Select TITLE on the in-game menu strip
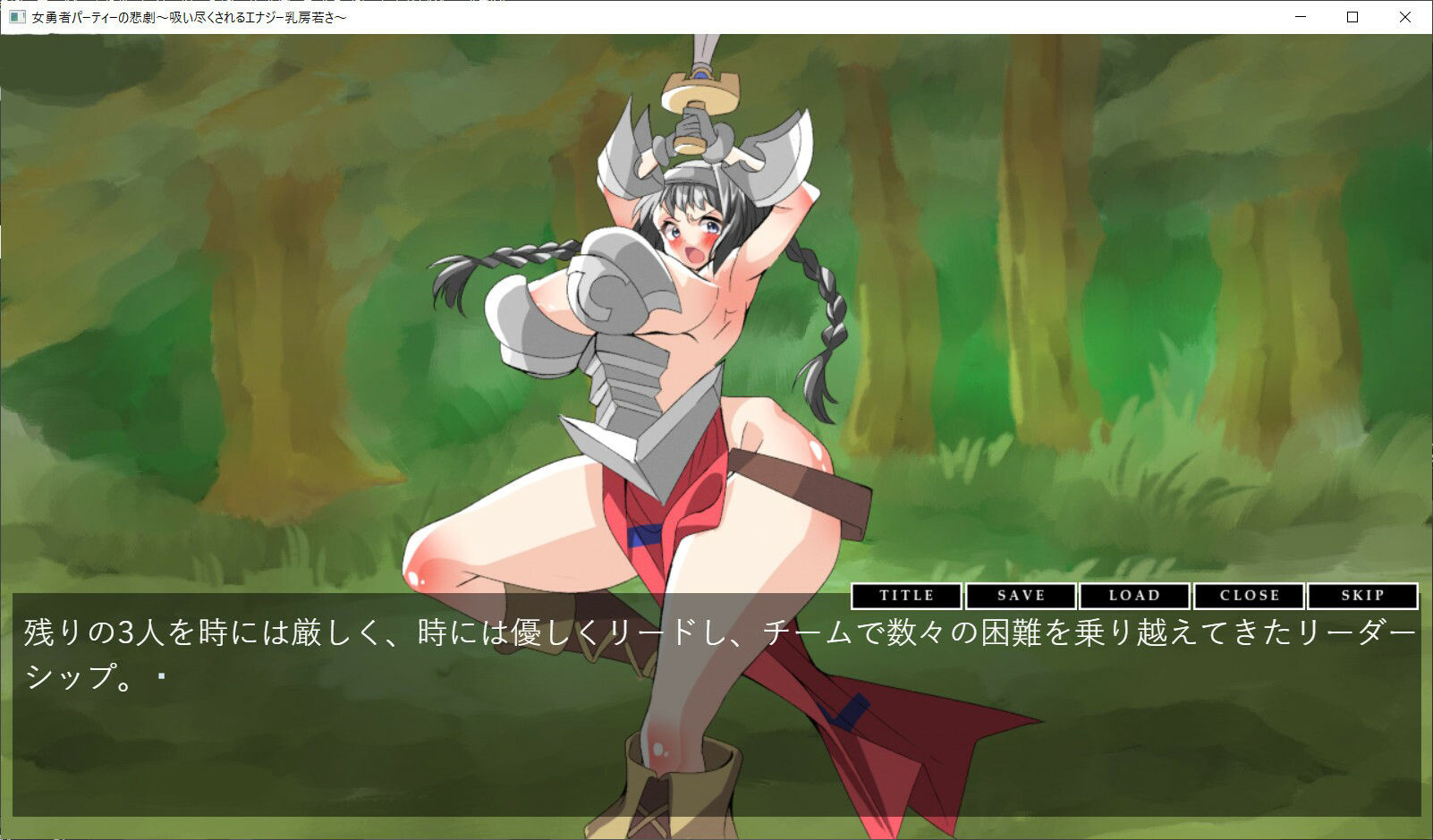 [906, 596]
